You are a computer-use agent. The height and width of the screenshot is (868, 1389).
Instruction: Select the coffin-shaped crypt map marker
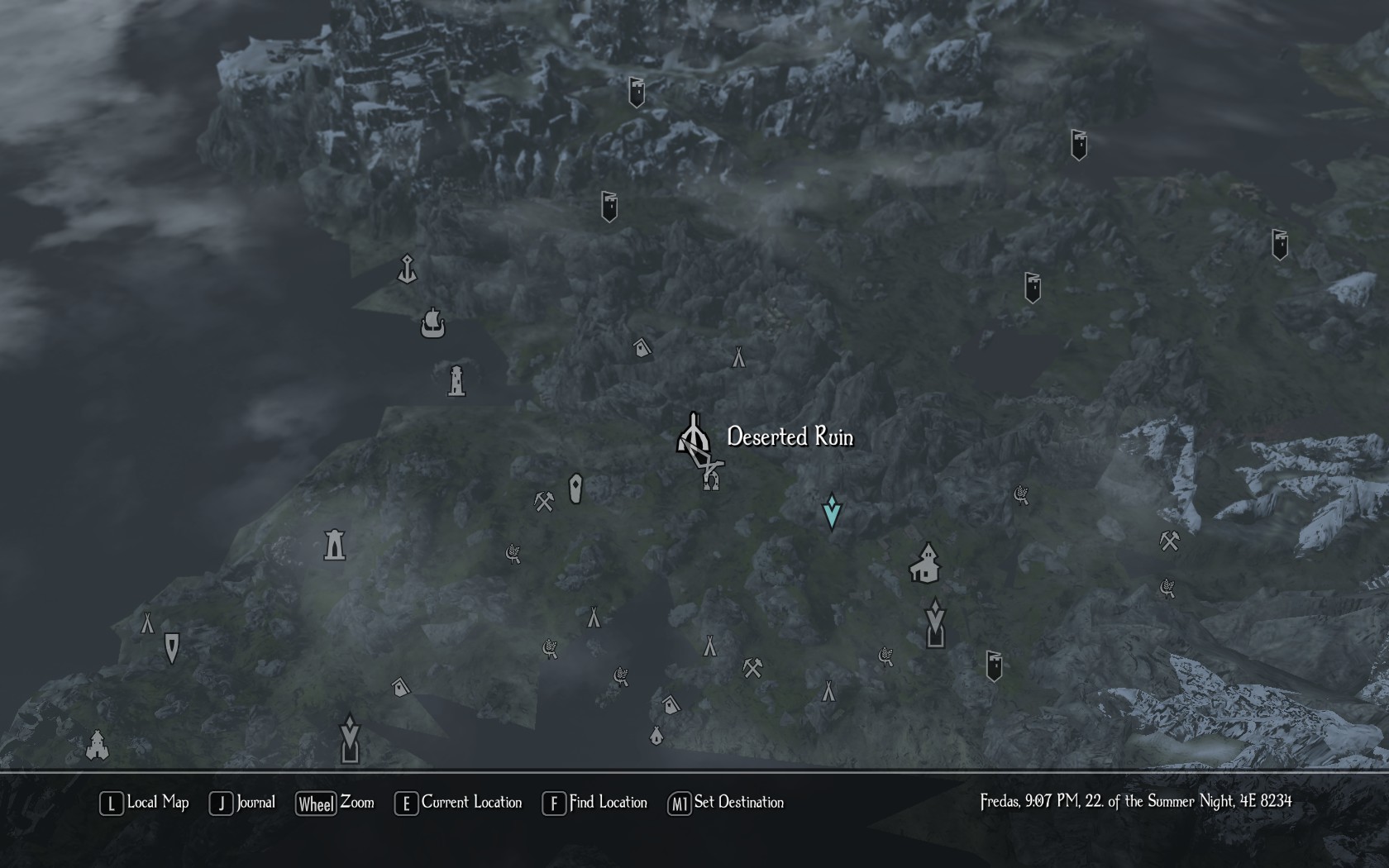[x=576, y=489]
